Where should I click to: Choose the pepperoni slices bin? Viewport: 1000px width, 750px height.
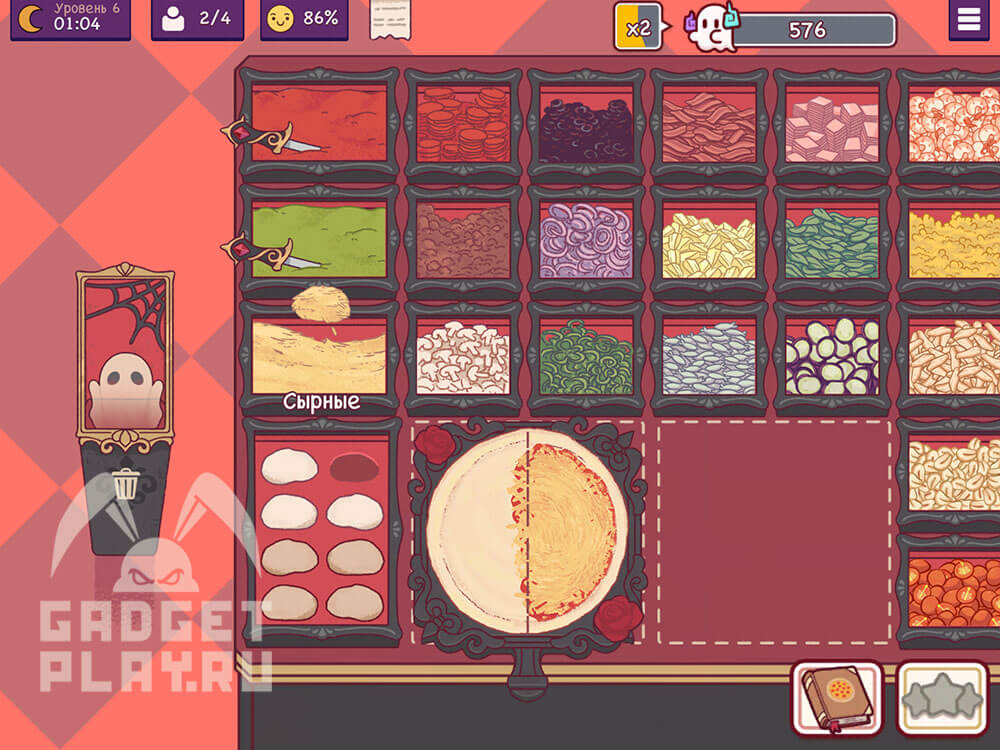[463, 125]
